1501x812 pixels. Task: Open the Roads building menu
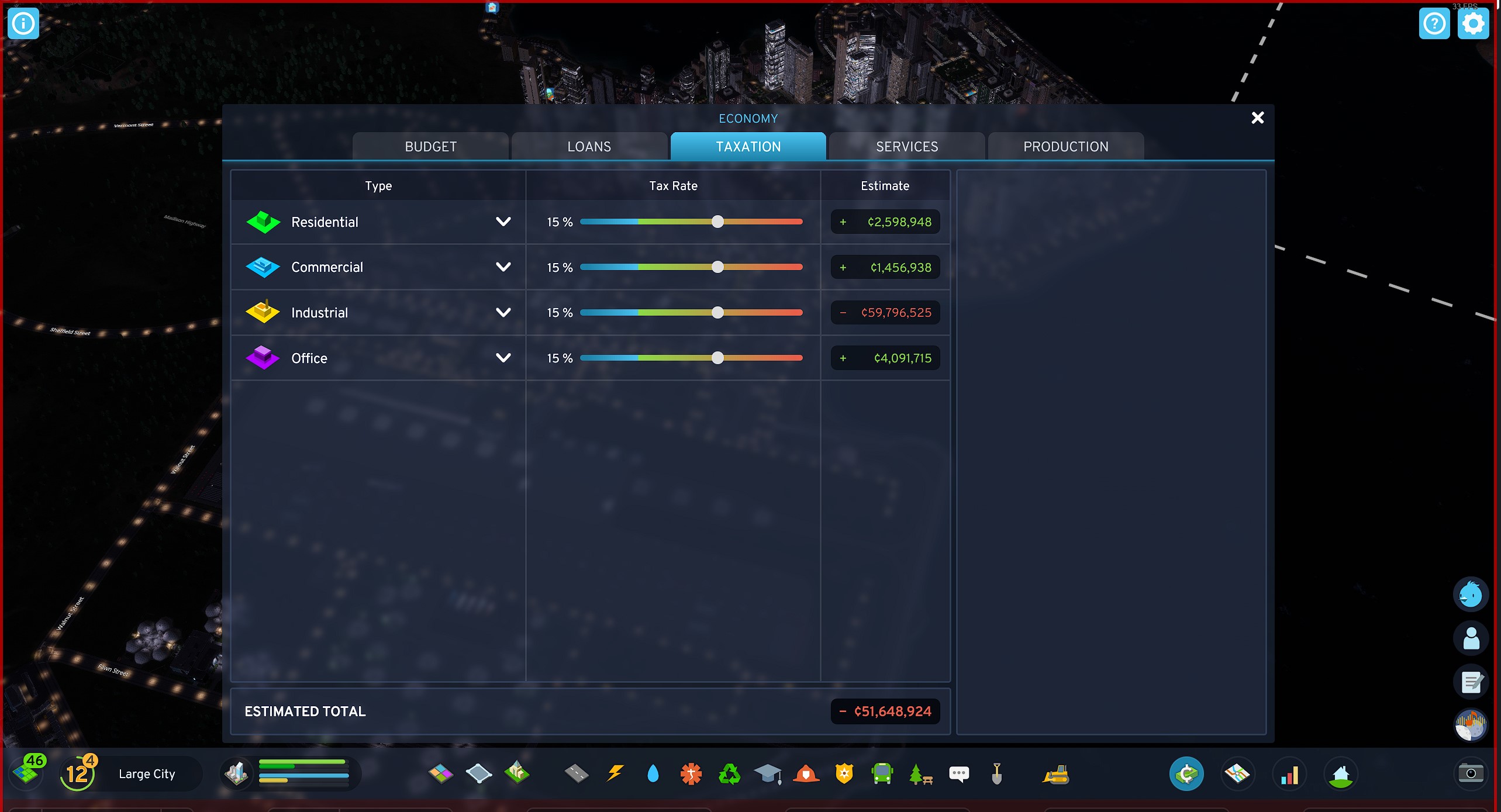pos(576,773)
